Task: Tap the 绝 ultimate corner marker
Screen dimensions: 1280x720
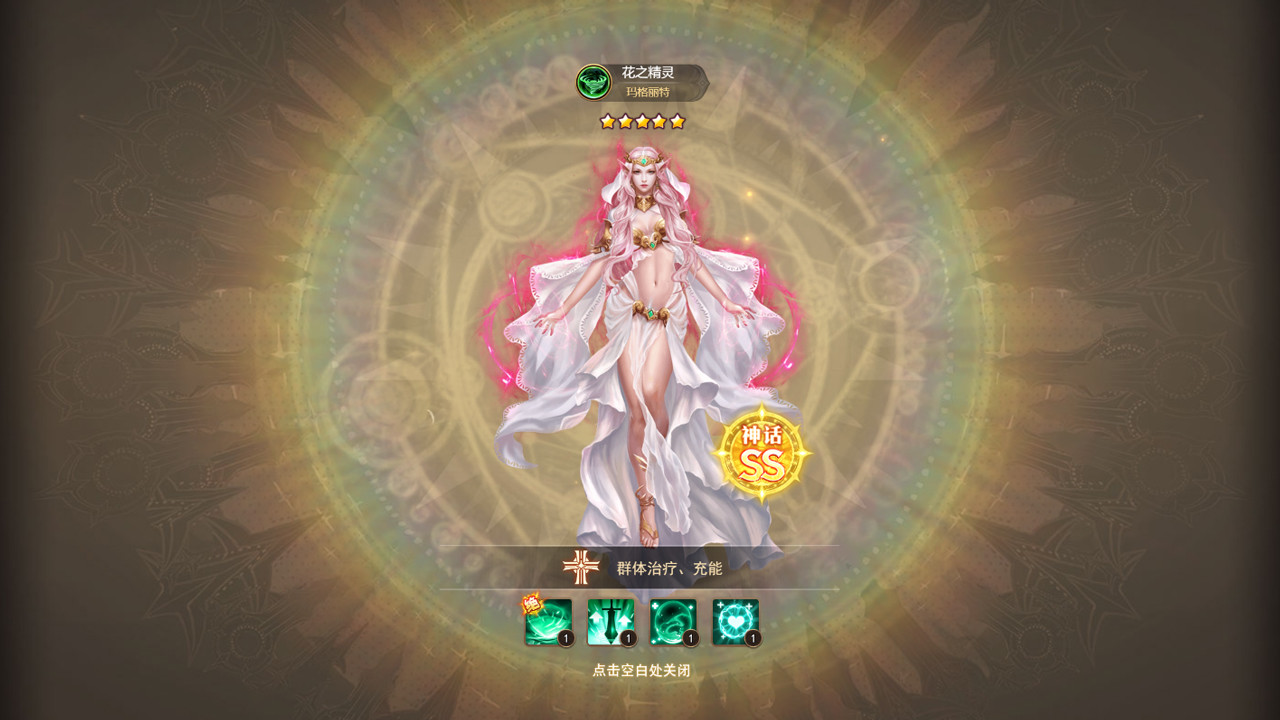Action: point(530,603)
